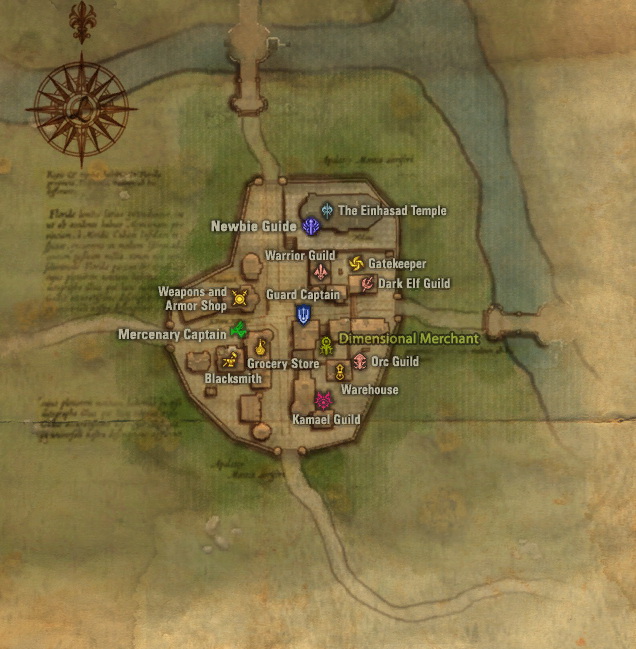636x649 pixels.
Task: Click the Blacksmith marker icon
Action: point(230,361)
